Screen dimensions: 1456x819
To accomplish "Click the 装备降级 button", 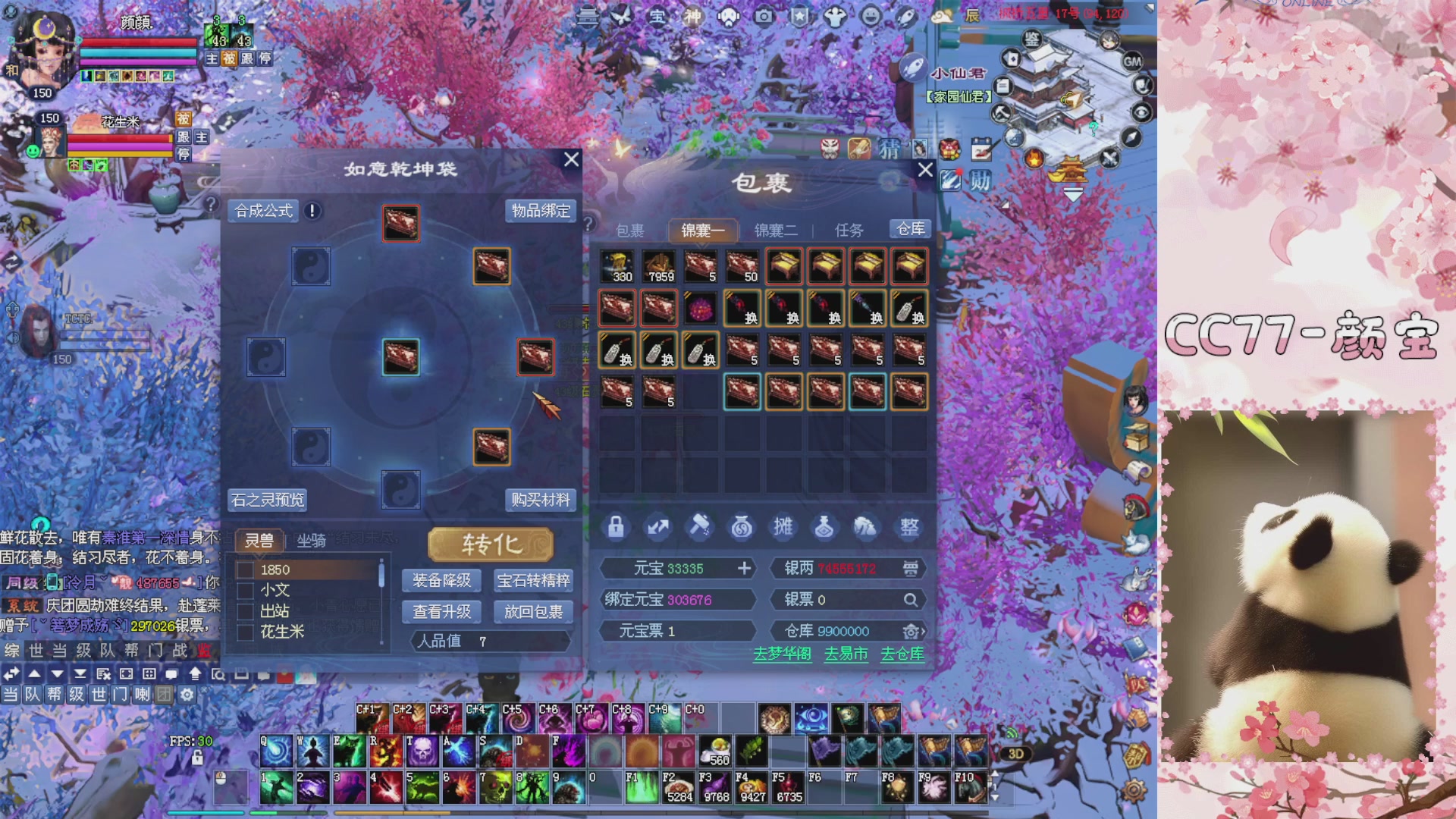I will click(x=441, y=581).
